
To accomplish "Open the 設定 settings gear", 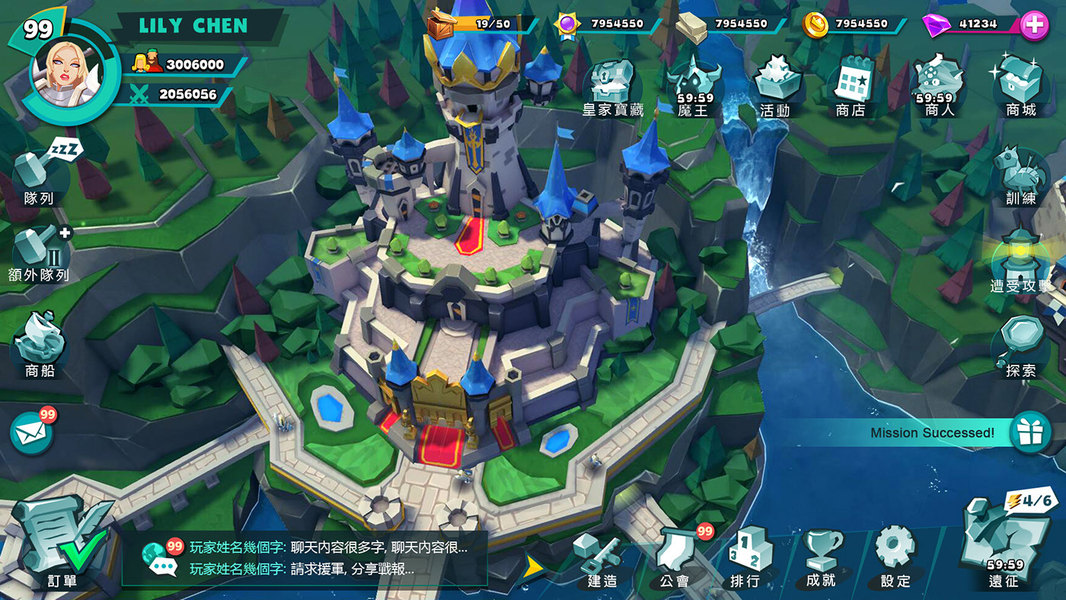I will [x=895, y=556].
